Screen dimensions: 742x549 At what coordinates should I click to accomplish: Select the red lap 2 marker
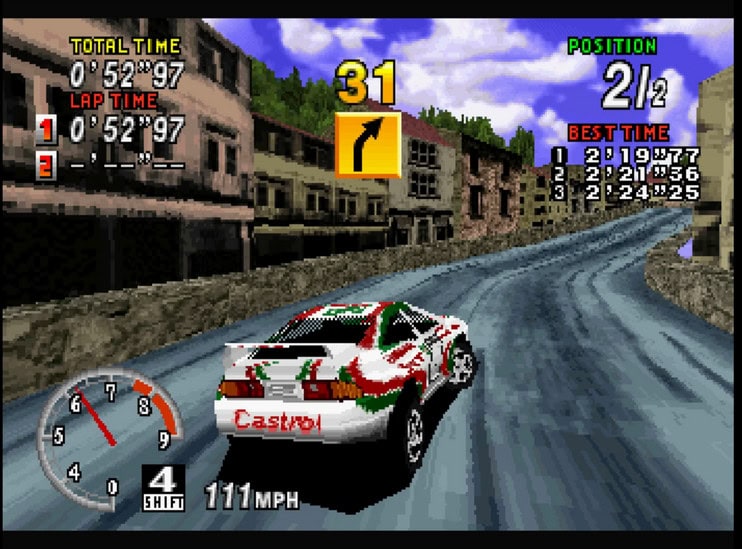(x=46, y=164)
